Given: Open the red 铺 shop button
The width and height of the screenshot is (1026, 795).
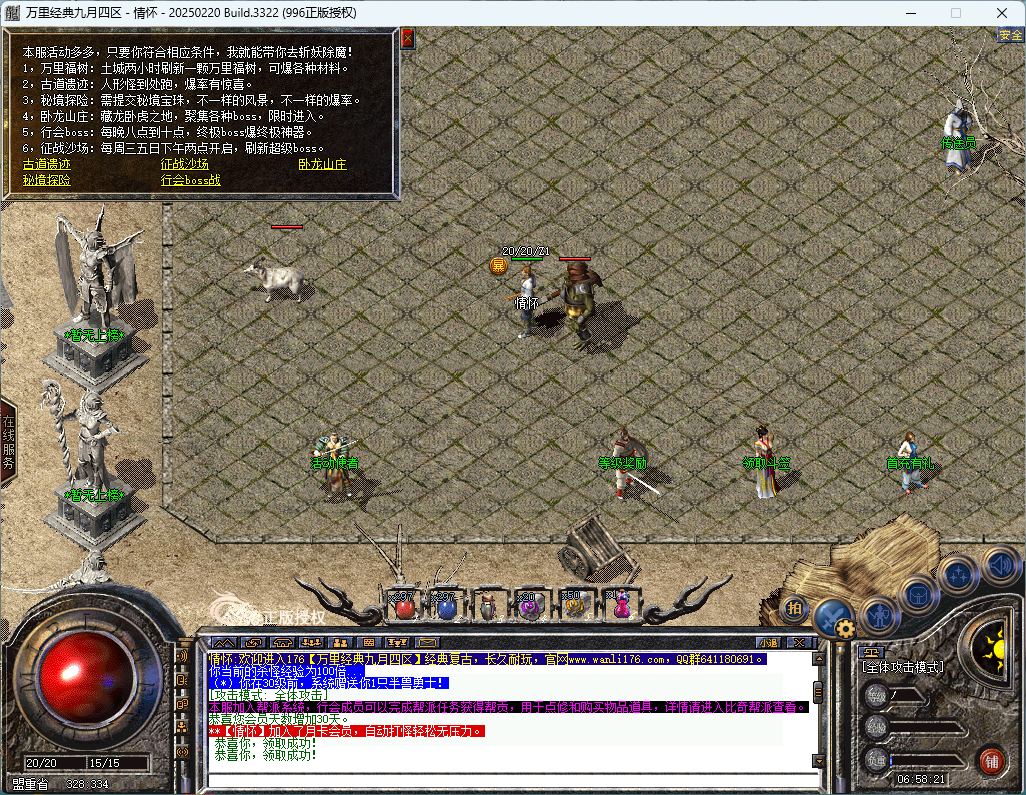Looking at the screenshot, I should click(991, 759).
